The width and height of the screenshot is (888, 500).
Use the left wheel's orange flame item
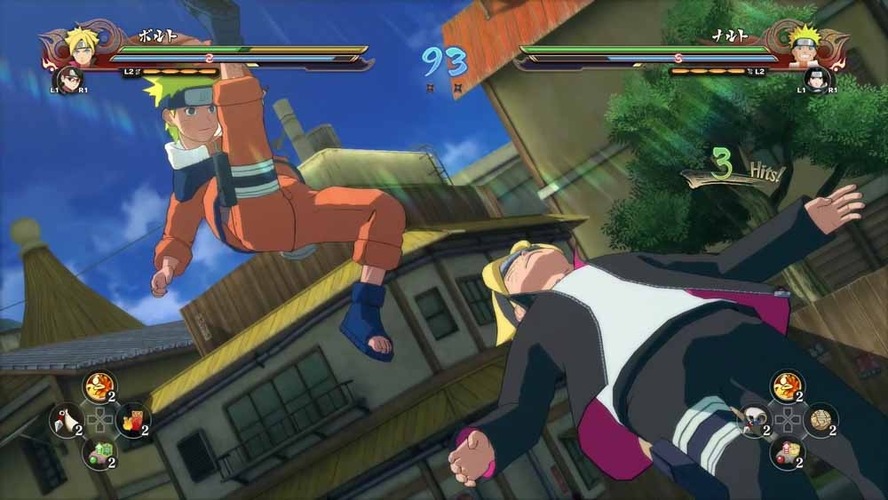pos(99,386)
